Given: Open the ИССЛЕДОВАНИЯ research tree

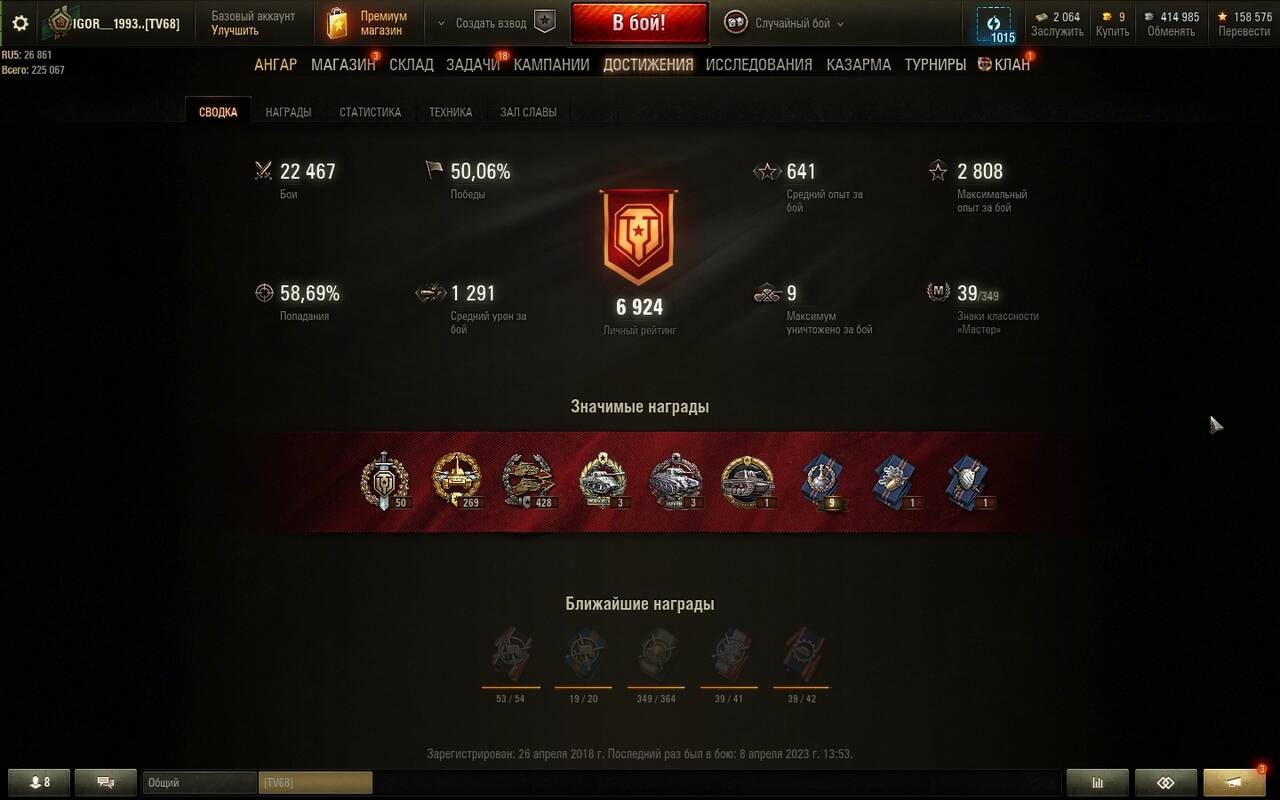Looking at the screenshot, I should click(x=759, y=65).
